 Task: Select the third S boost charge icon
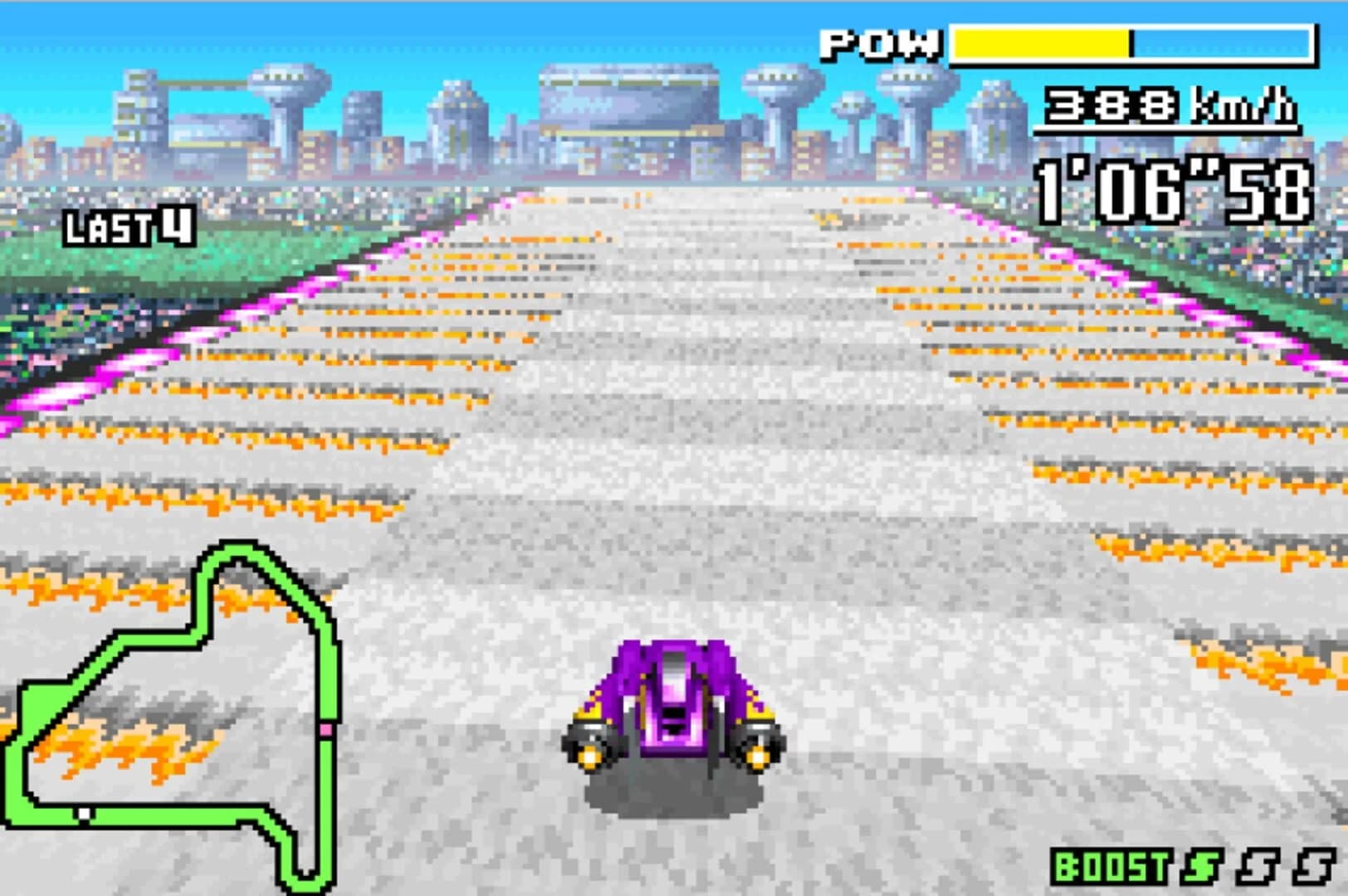(x=1312, y=867)
